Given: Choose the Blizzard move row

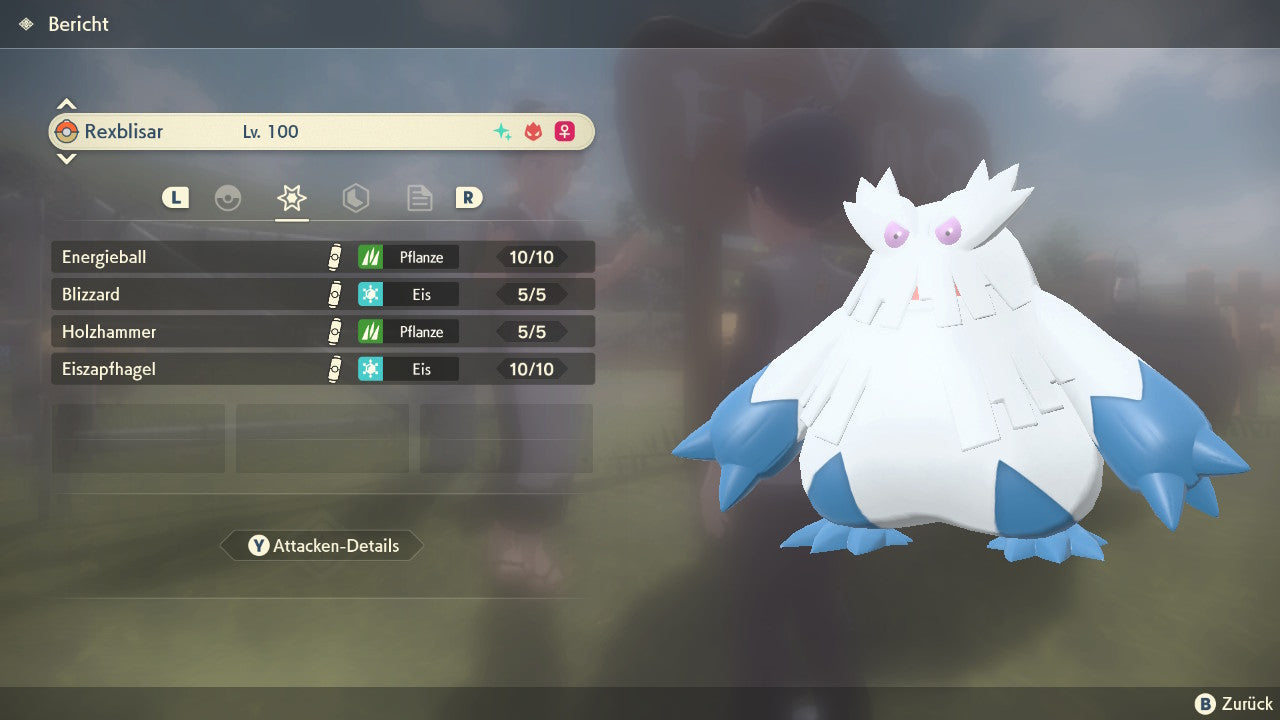Looking at the screenshot, I should coord(322,294).
